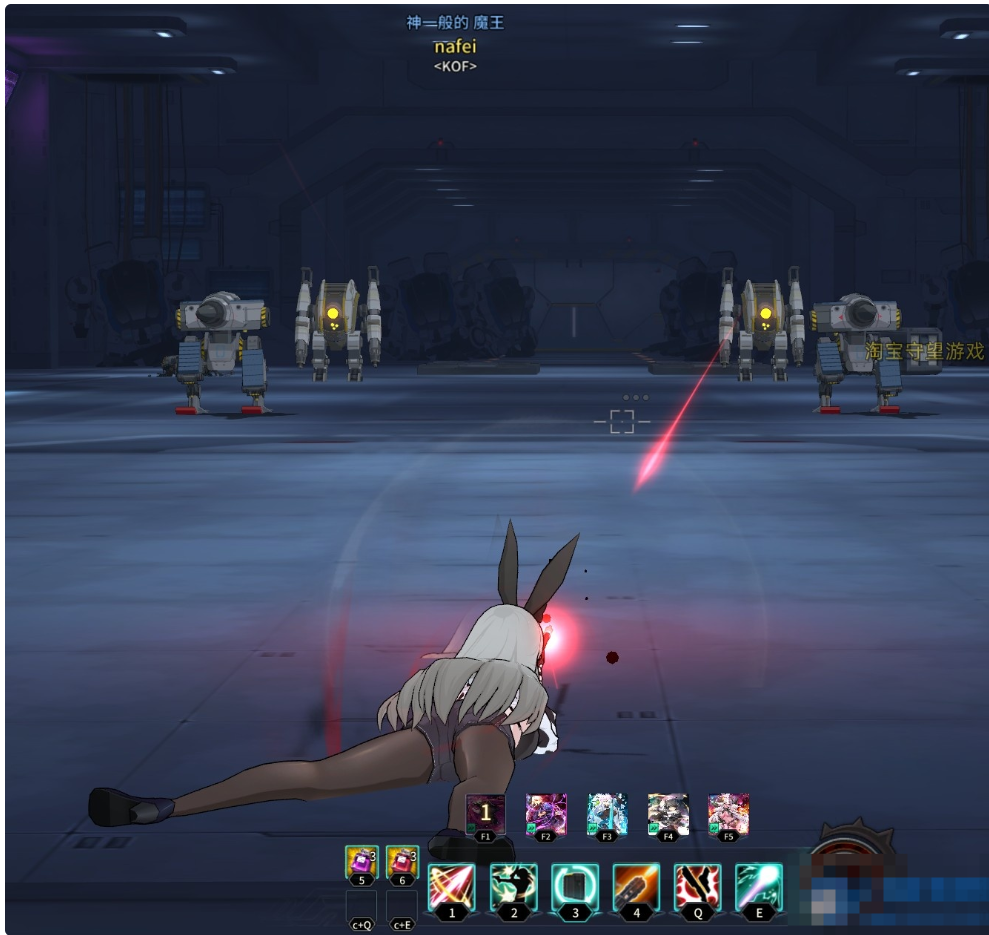
Task: Use the red potion in slot 6
Action: (402, 861)
